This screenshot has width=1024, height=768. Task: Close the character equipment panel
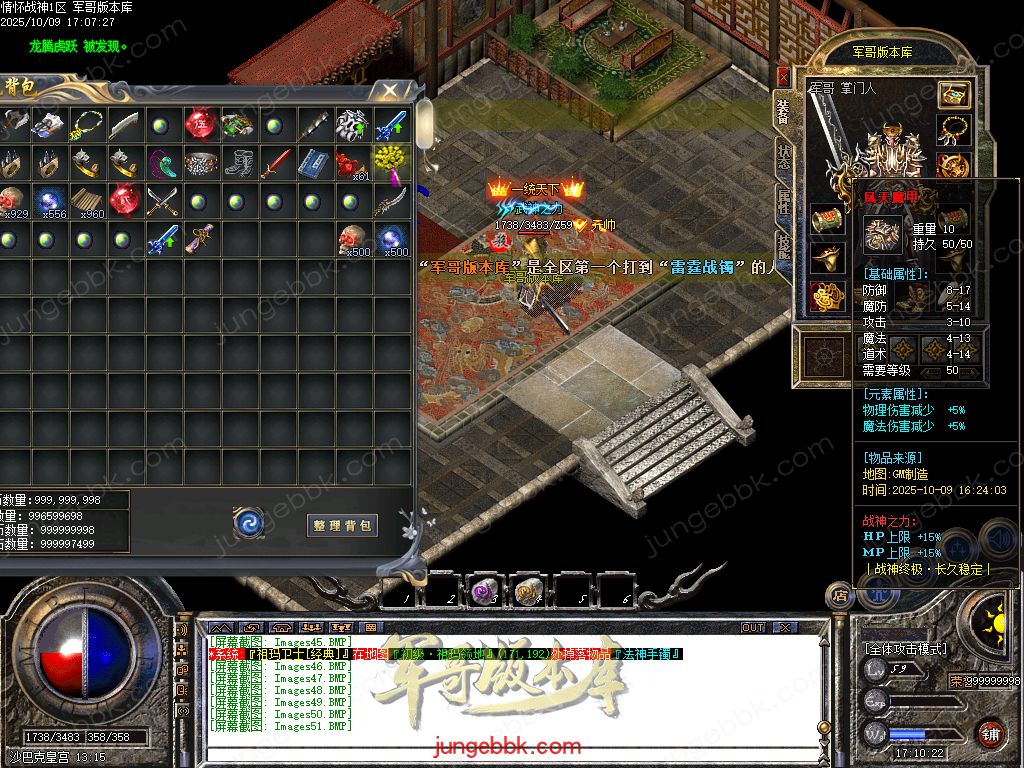(782, 77)
